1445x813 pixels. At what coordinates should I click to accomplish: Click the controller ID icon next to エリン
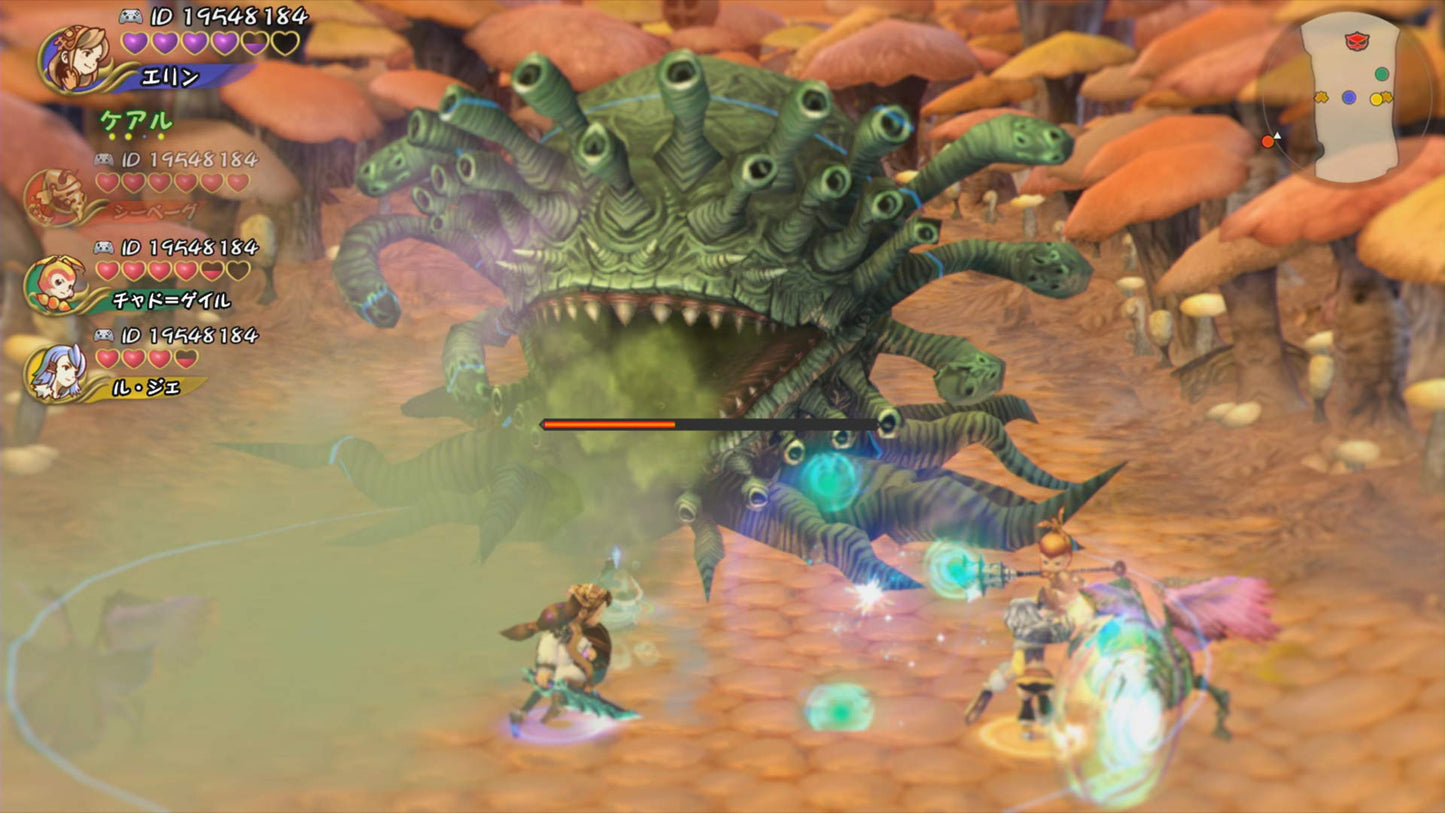(132, 17)
